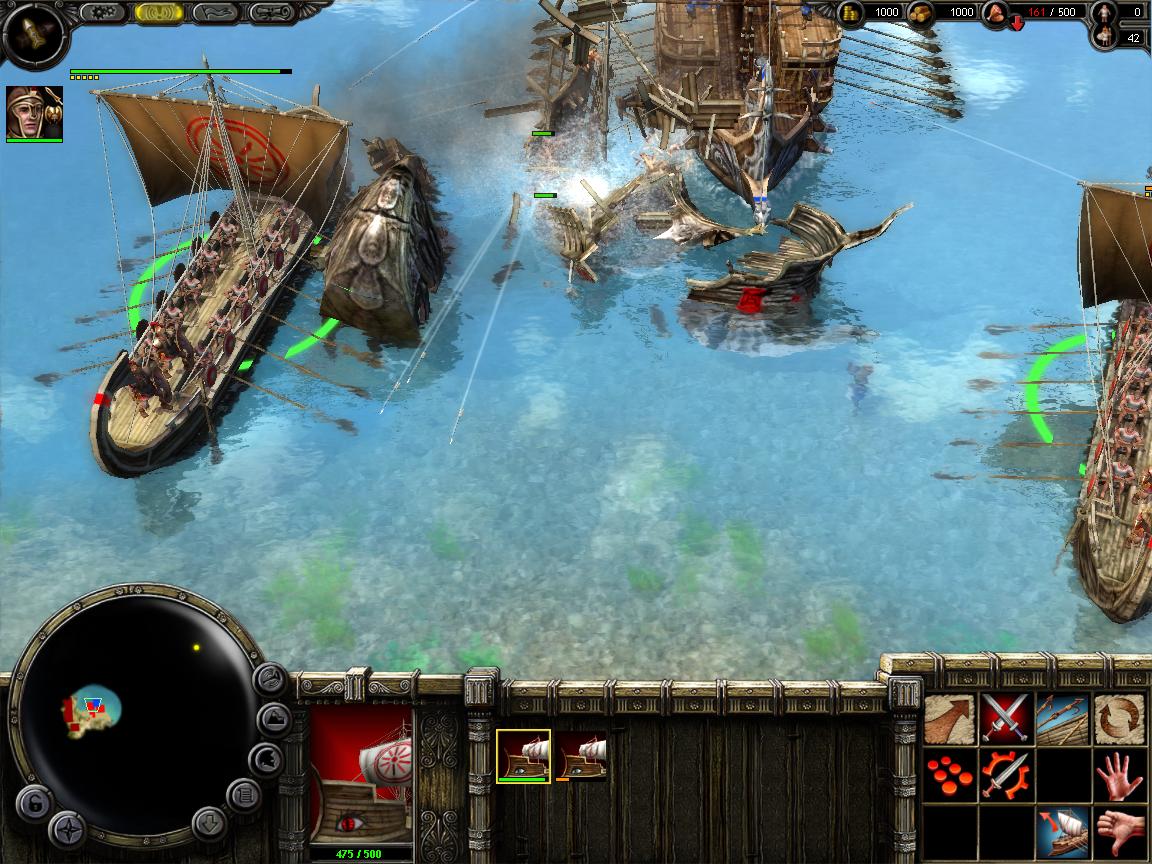Click the highlighted yellow signal button

point(158,13)
